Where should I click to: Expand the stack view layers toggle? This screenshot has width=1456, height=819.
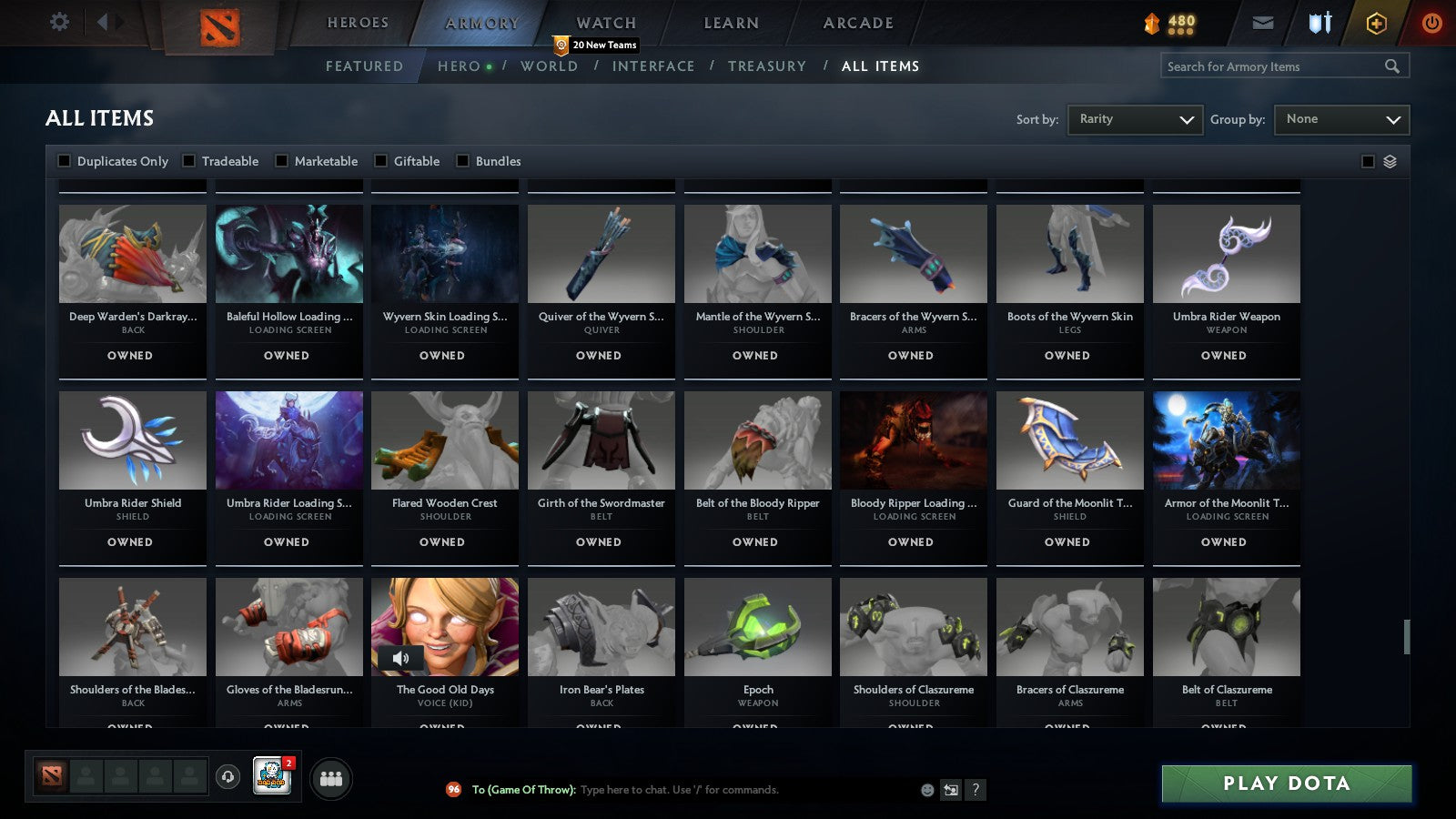click(x=1390, y=161)
